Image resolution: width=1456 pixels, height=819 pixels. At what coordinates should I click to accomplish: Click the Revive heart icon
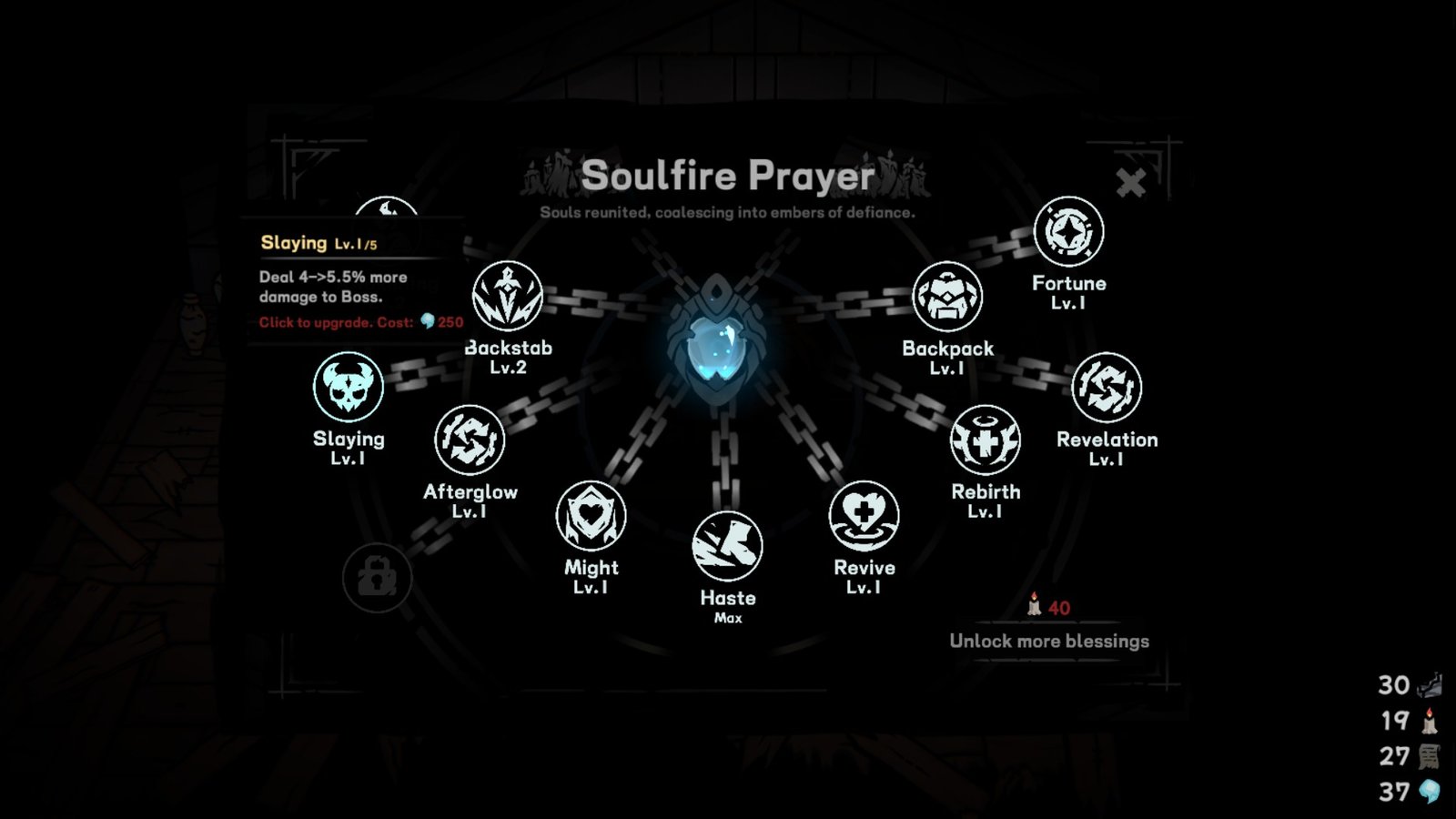[864, 515]
